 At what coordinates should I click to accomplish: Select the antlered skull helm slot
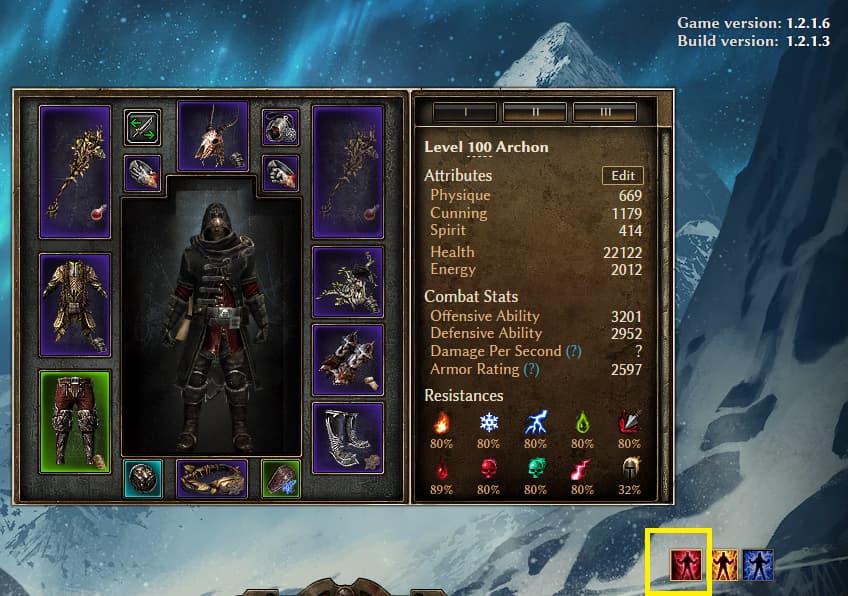click(212, 136)
